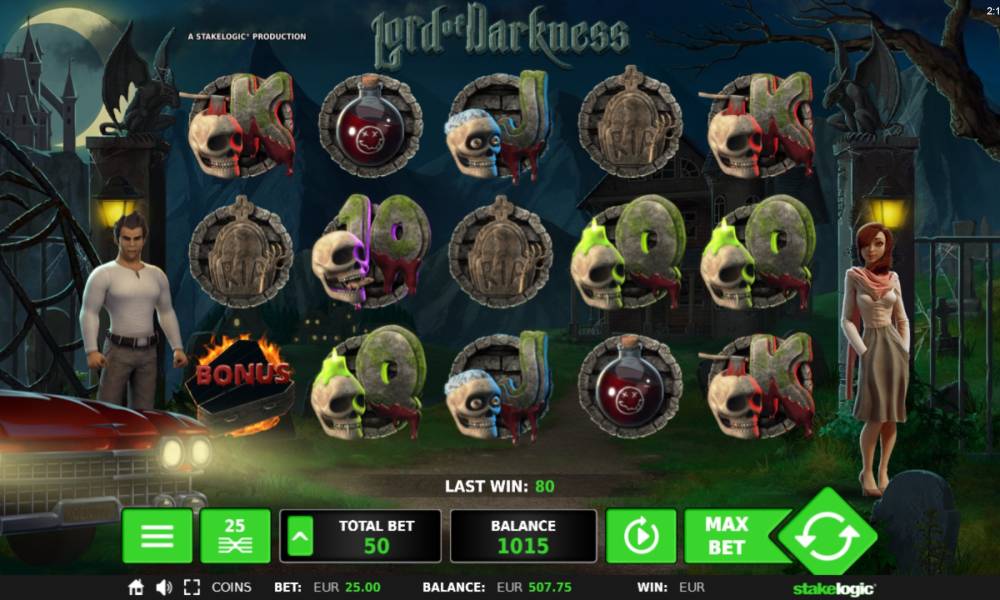
Task: Change the 25 paylines setting
Action: tap(235, 536)
